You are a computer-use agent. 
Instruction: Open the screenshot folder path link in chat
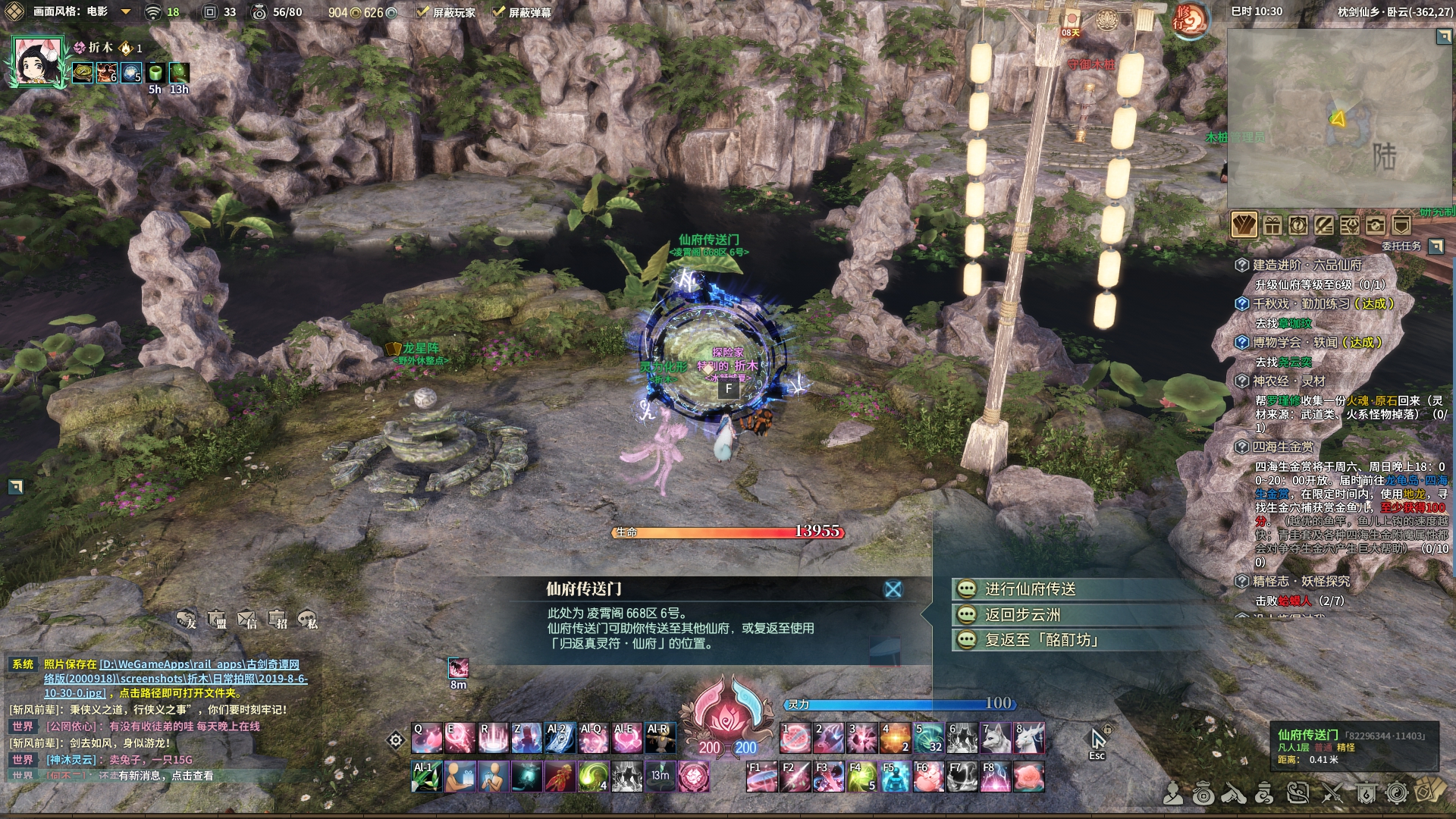[175, 679]
